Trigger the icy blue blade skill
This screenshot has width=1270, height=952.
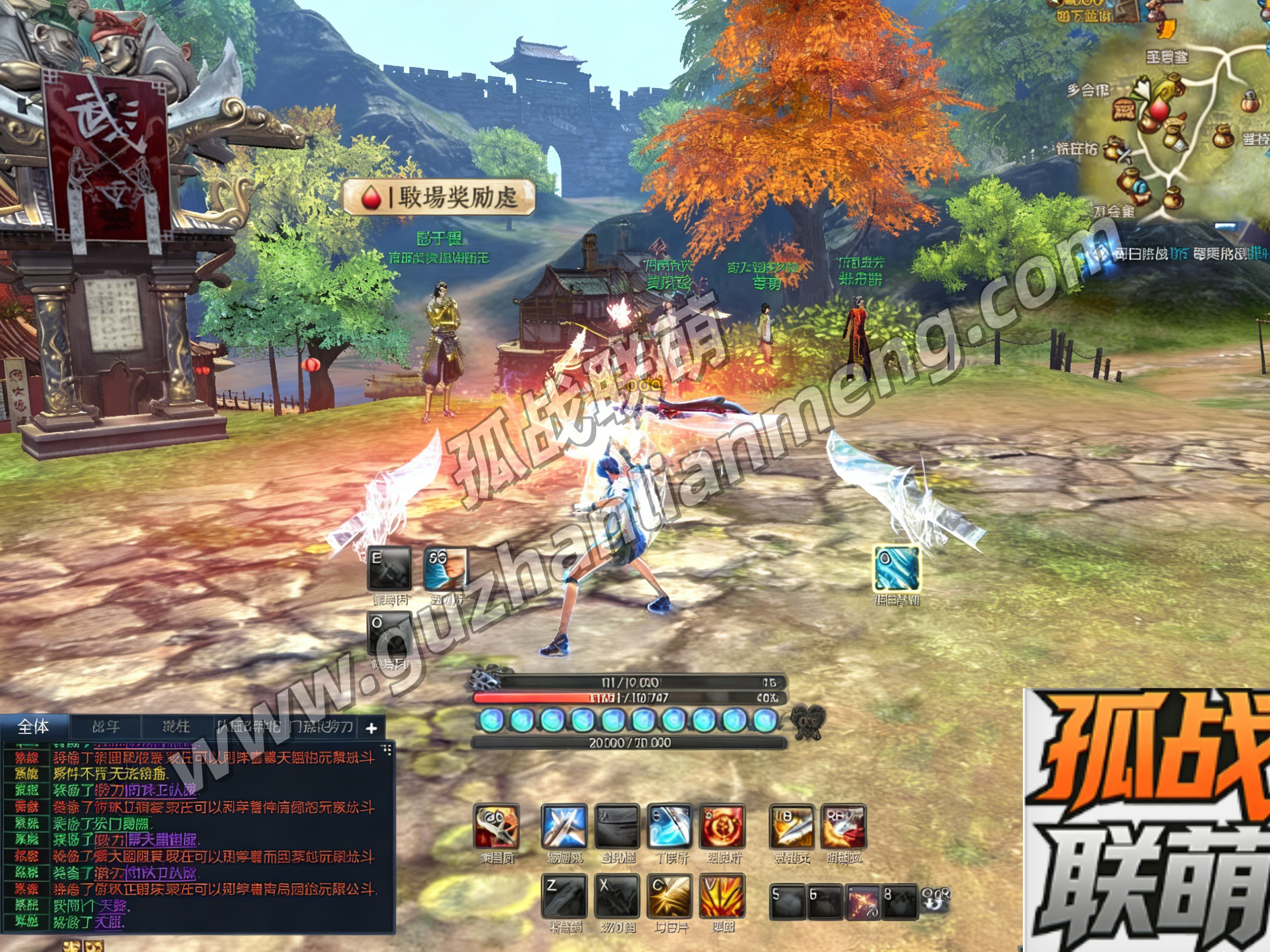click(669, 827)
